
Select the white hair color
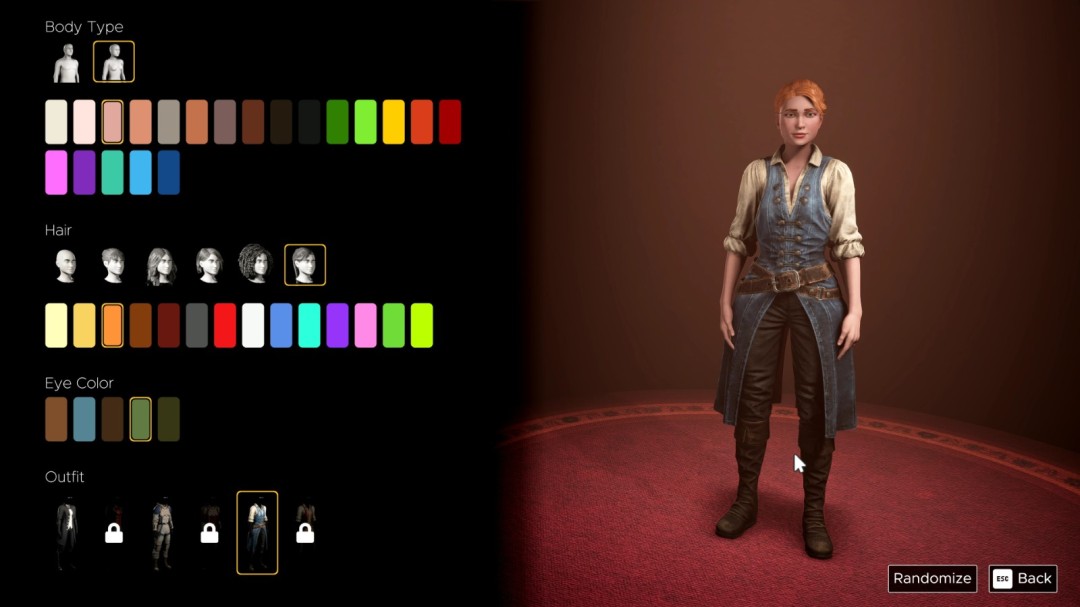click(x=253, y=325)
